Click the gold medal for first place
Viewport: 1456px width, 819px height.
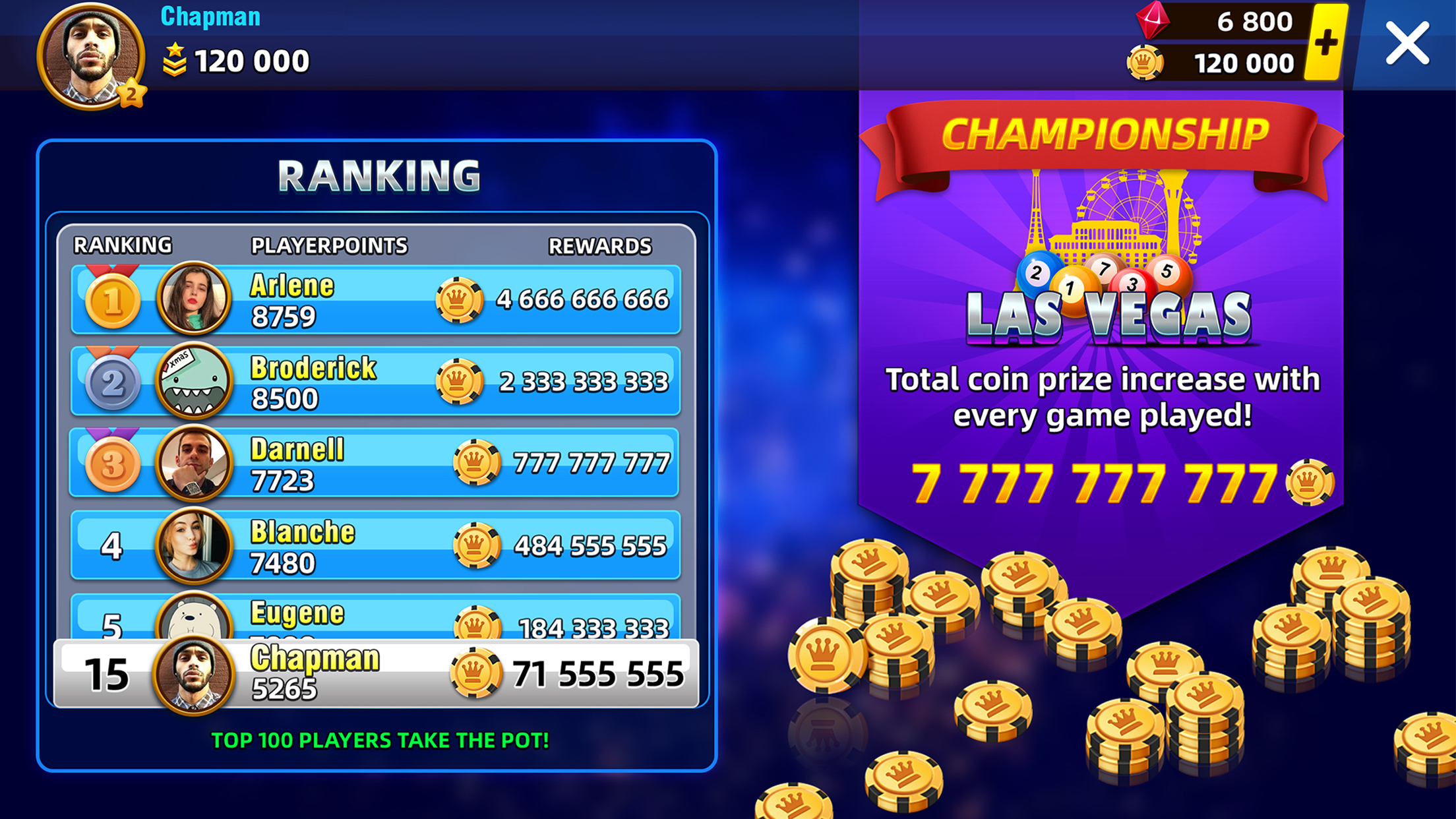111,300
